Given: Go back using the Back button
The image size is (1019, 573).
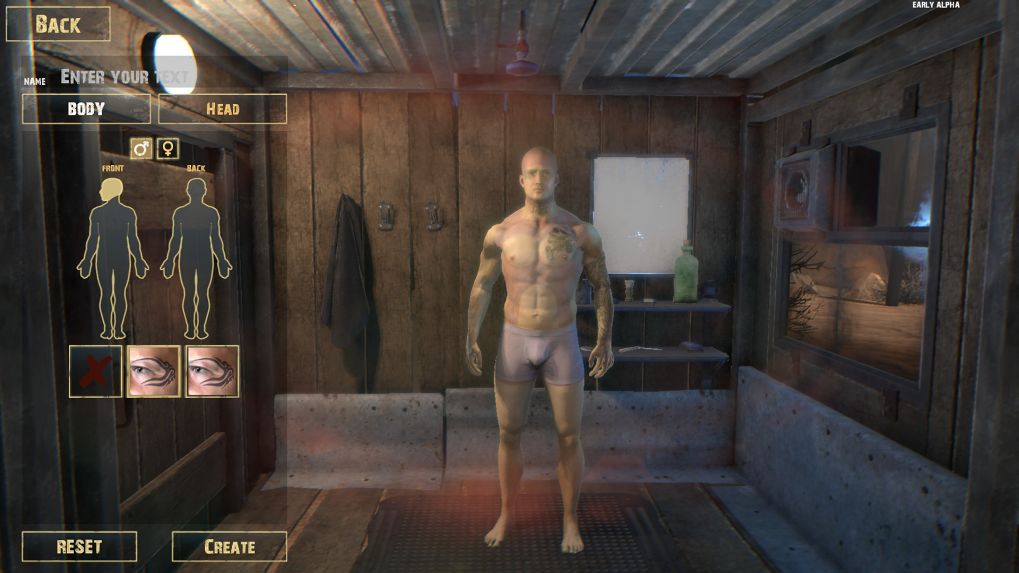Looking at the screenshot, I should click(x=58, y=25).
